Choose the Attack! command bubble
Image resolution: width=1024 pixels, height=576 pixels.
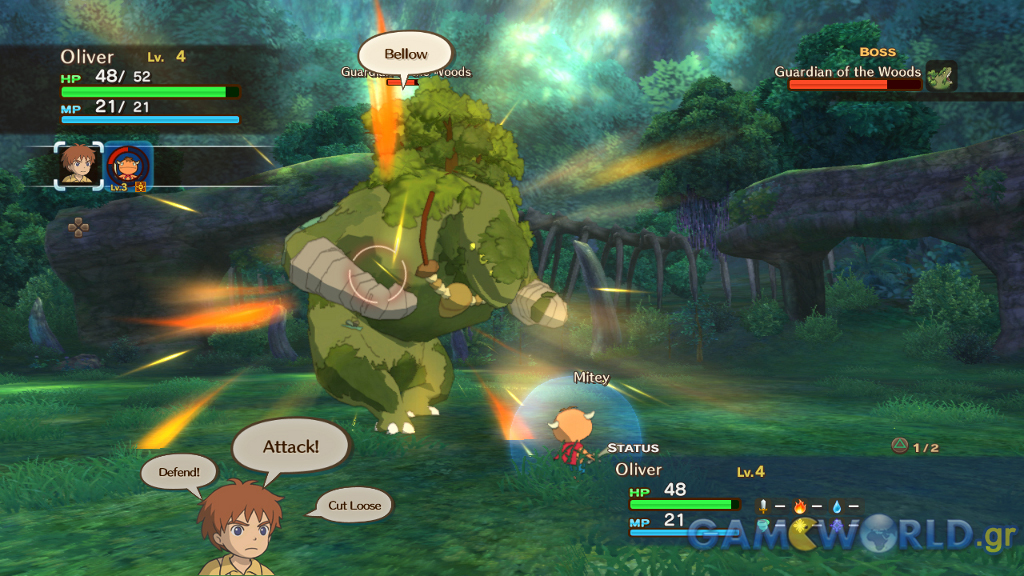coord(291,446)
